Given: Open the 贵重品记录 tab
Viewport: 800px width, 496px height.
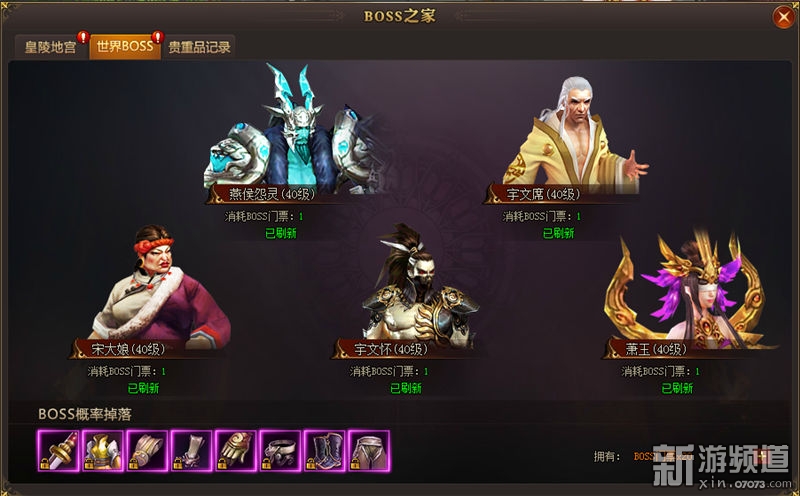Looking at the screenshot, I should (199, 47).
